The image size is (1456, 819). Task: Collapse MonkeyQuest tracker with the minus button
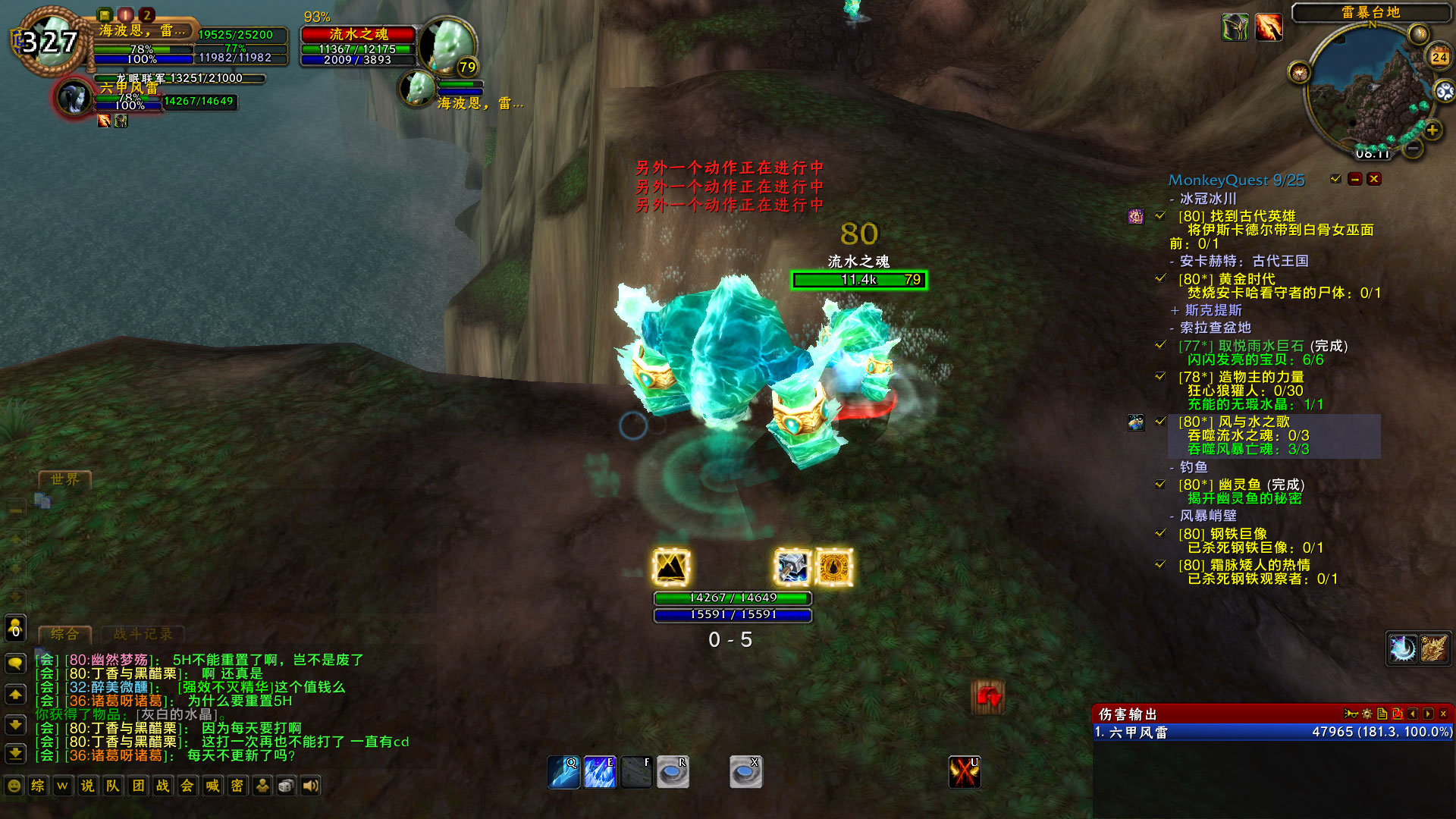click(1354, 179)
